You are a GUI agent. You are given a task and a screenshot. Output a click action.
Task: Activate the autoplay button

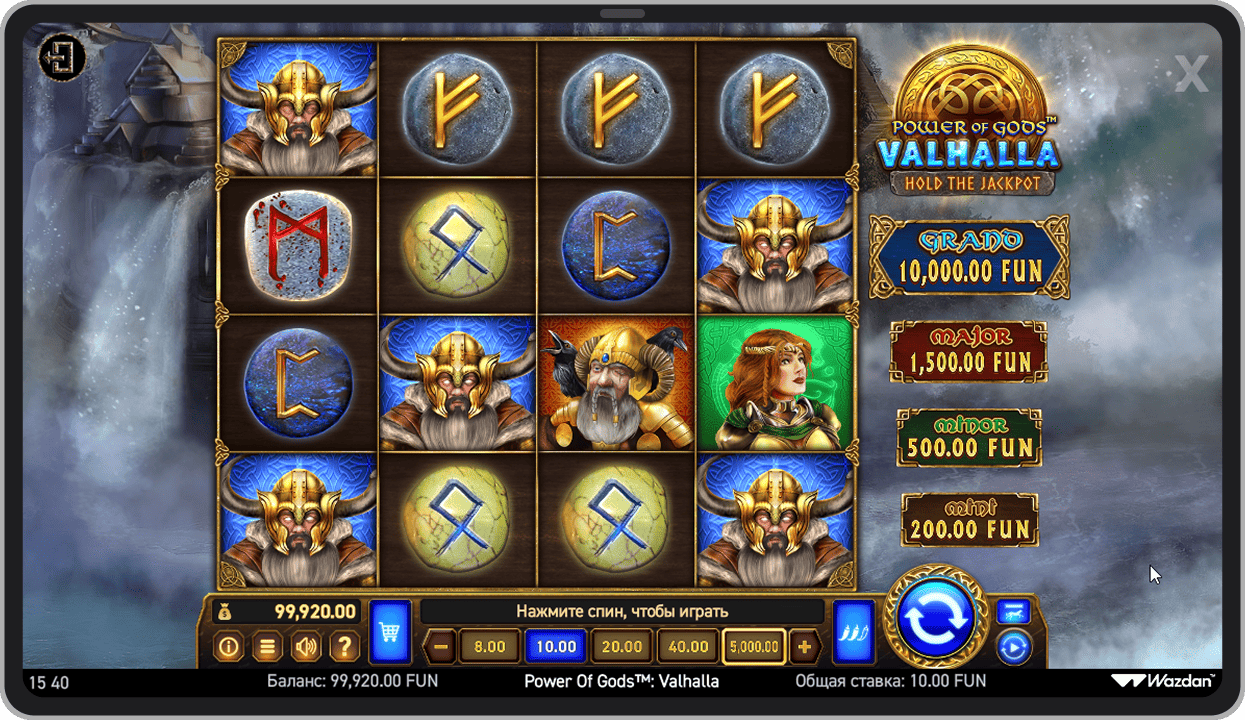tap(1013, 648)
